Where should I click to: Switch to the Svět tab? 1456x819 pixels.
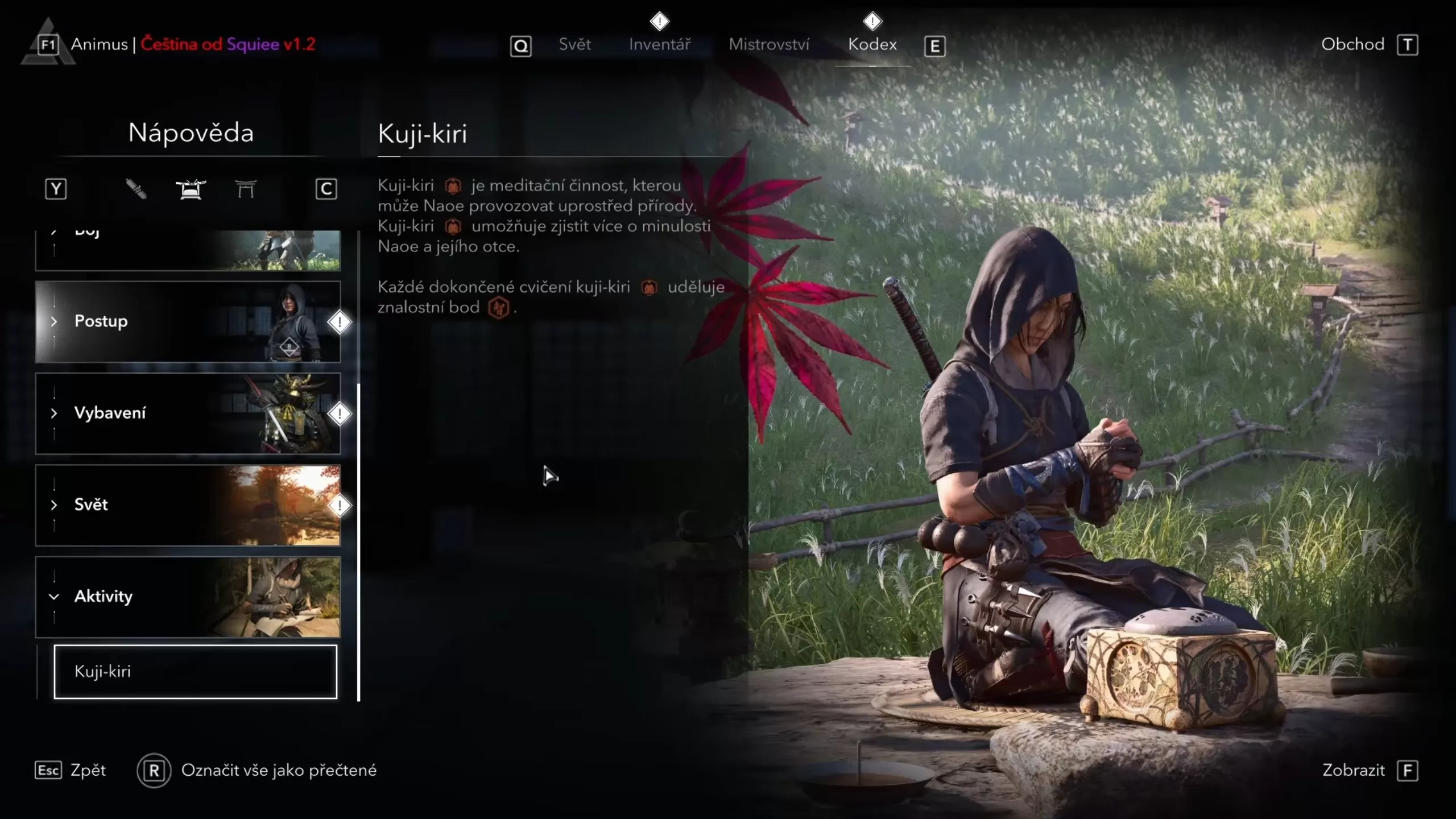point(574,44)
